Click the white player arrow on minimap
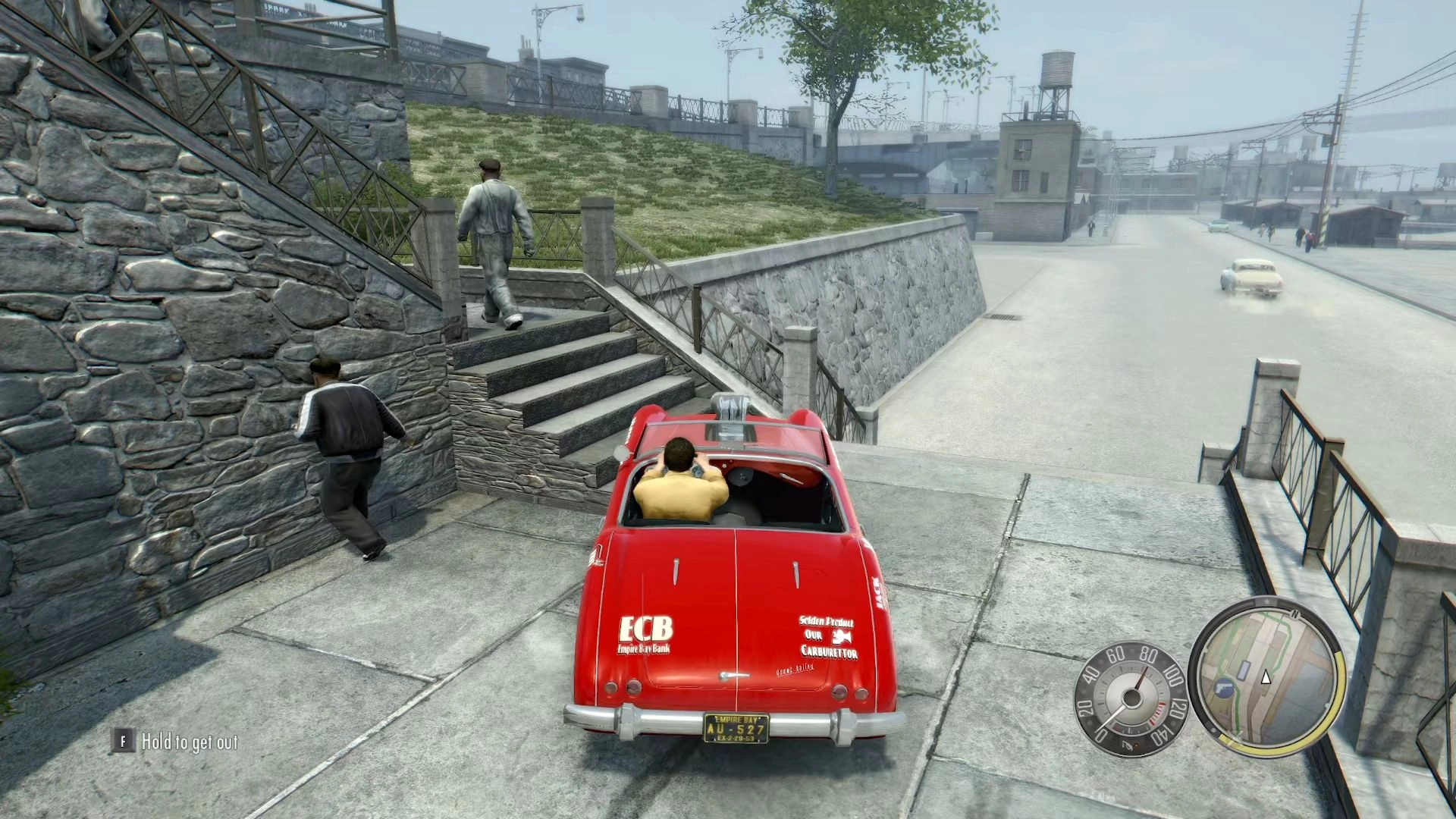Image resolution: width=1456 pixels, height=819 pixels. (x=1265, y=678)
